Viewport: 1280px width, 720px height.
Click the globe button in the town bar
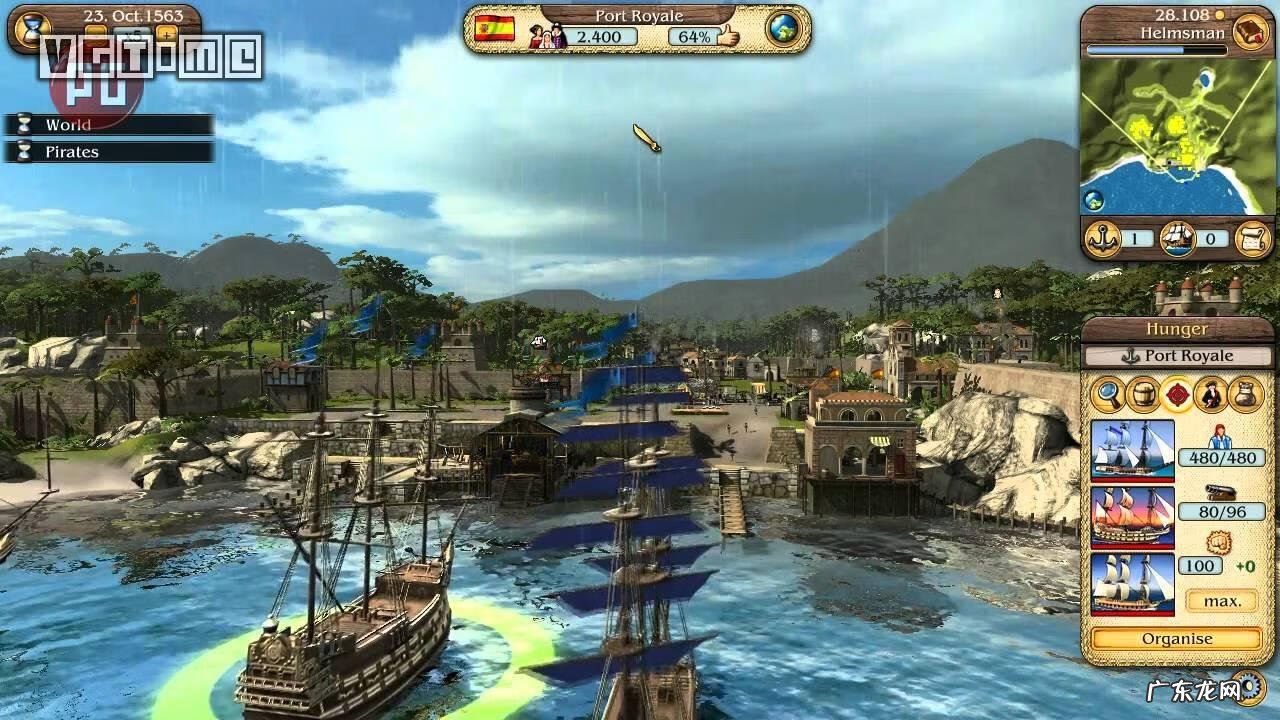coord(784,29)
